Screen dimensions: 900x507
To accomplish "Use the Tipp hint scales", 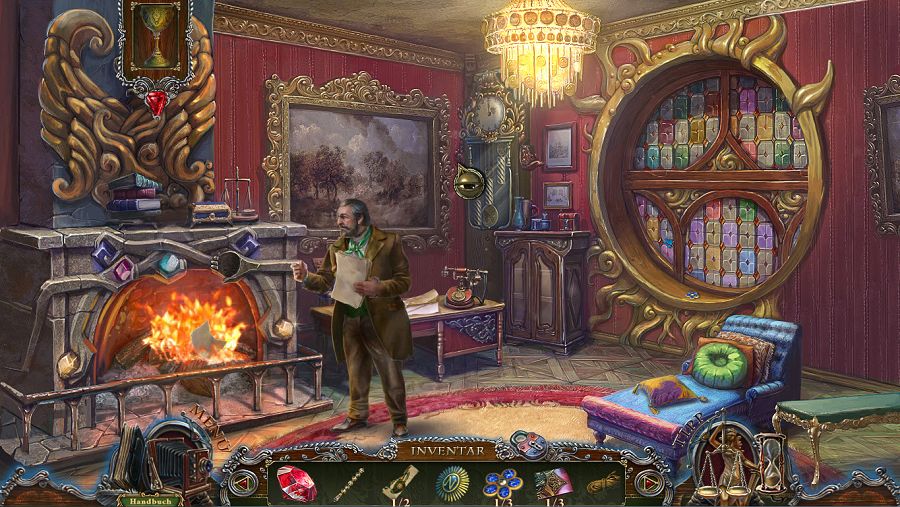I will [x=728, y=459].
